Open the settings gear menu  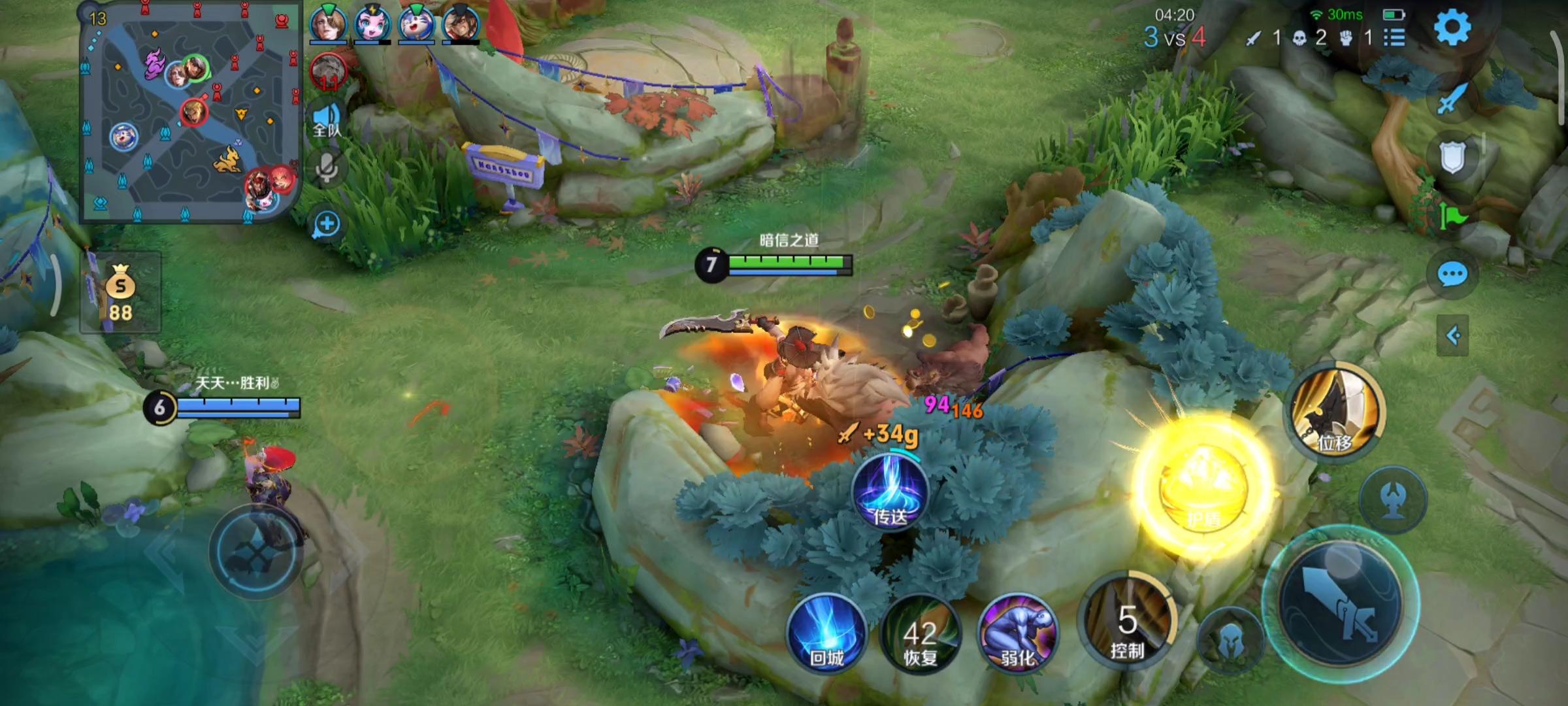click(1452, 27)
